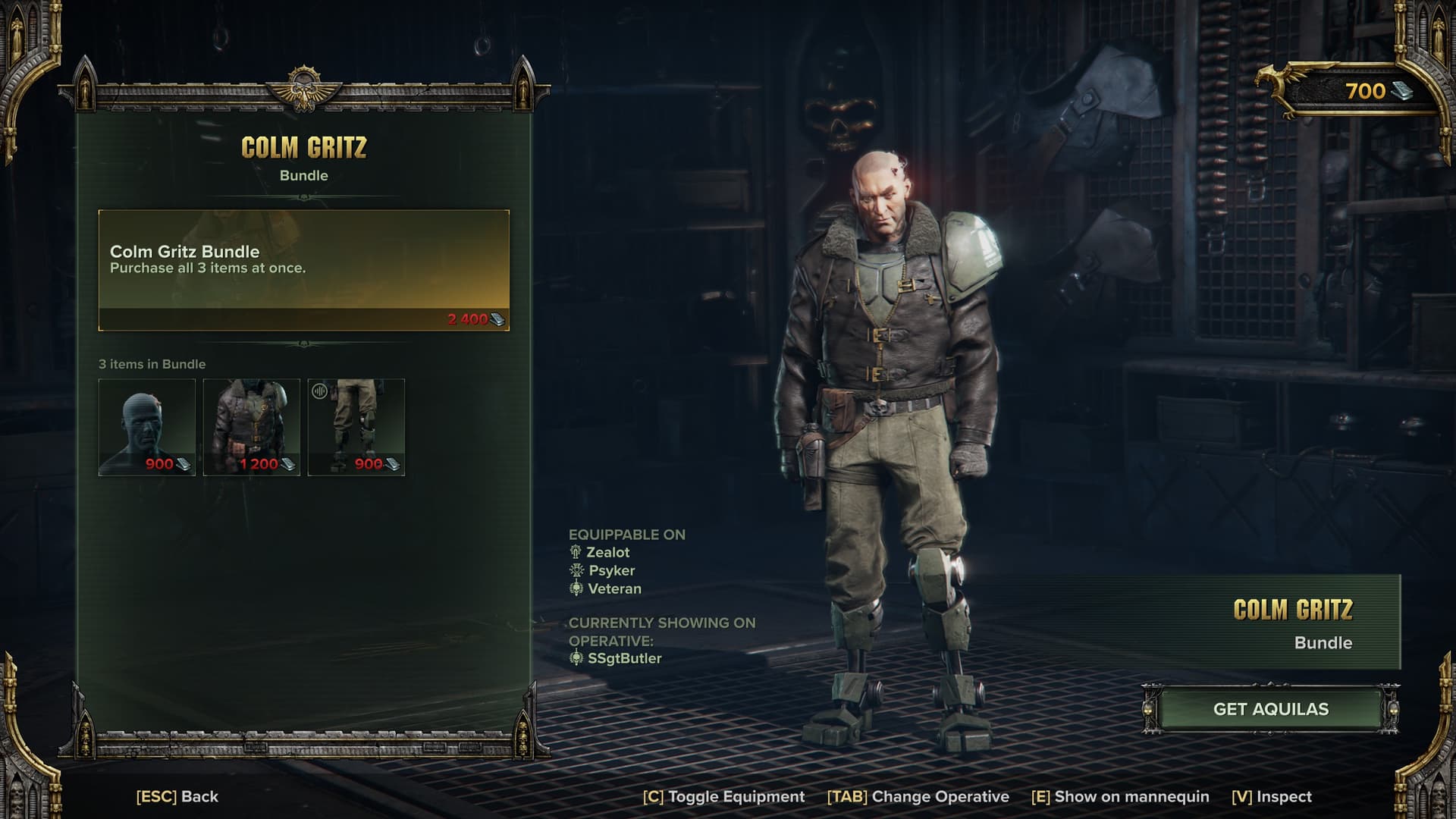This screenshot has width=1456, height=819.
Task: Choose the head cosmetic item thumbnail
Action: tap(147, 427)
